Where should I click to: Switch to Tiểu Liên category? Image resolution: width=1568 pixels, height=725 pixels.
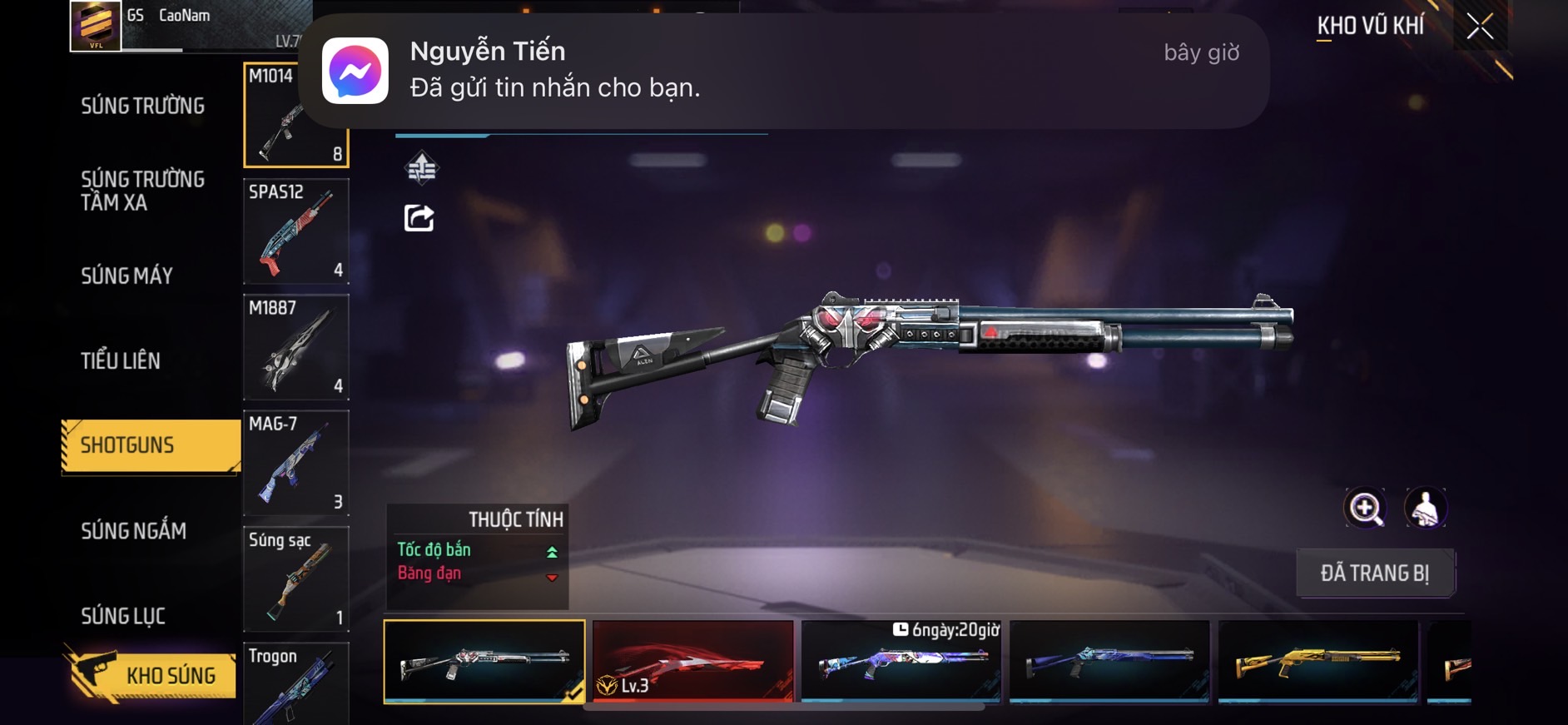[121, 360]
